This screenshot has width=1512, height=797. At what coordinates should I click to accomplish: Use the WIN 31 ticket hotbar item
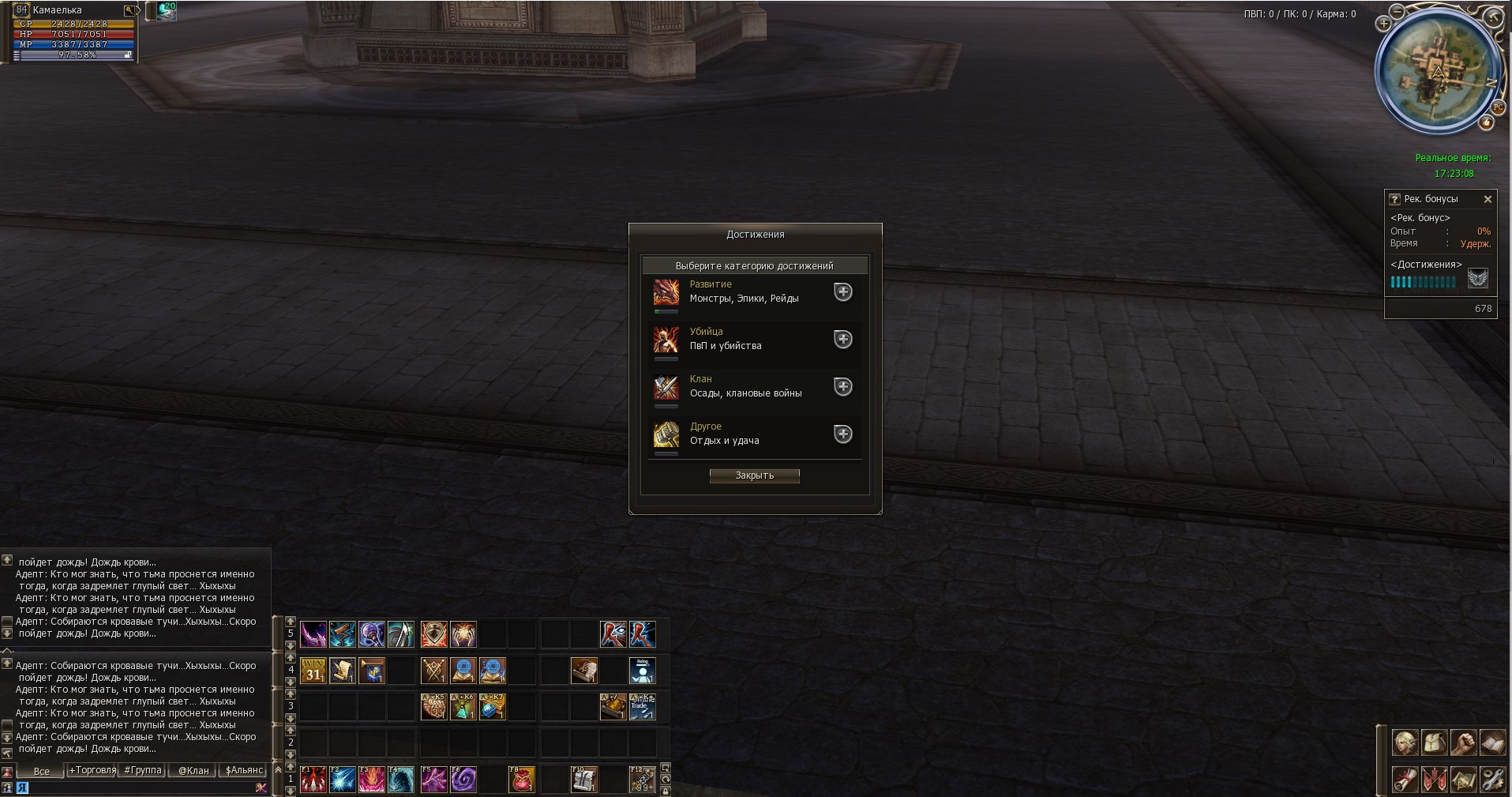(313, 671)
